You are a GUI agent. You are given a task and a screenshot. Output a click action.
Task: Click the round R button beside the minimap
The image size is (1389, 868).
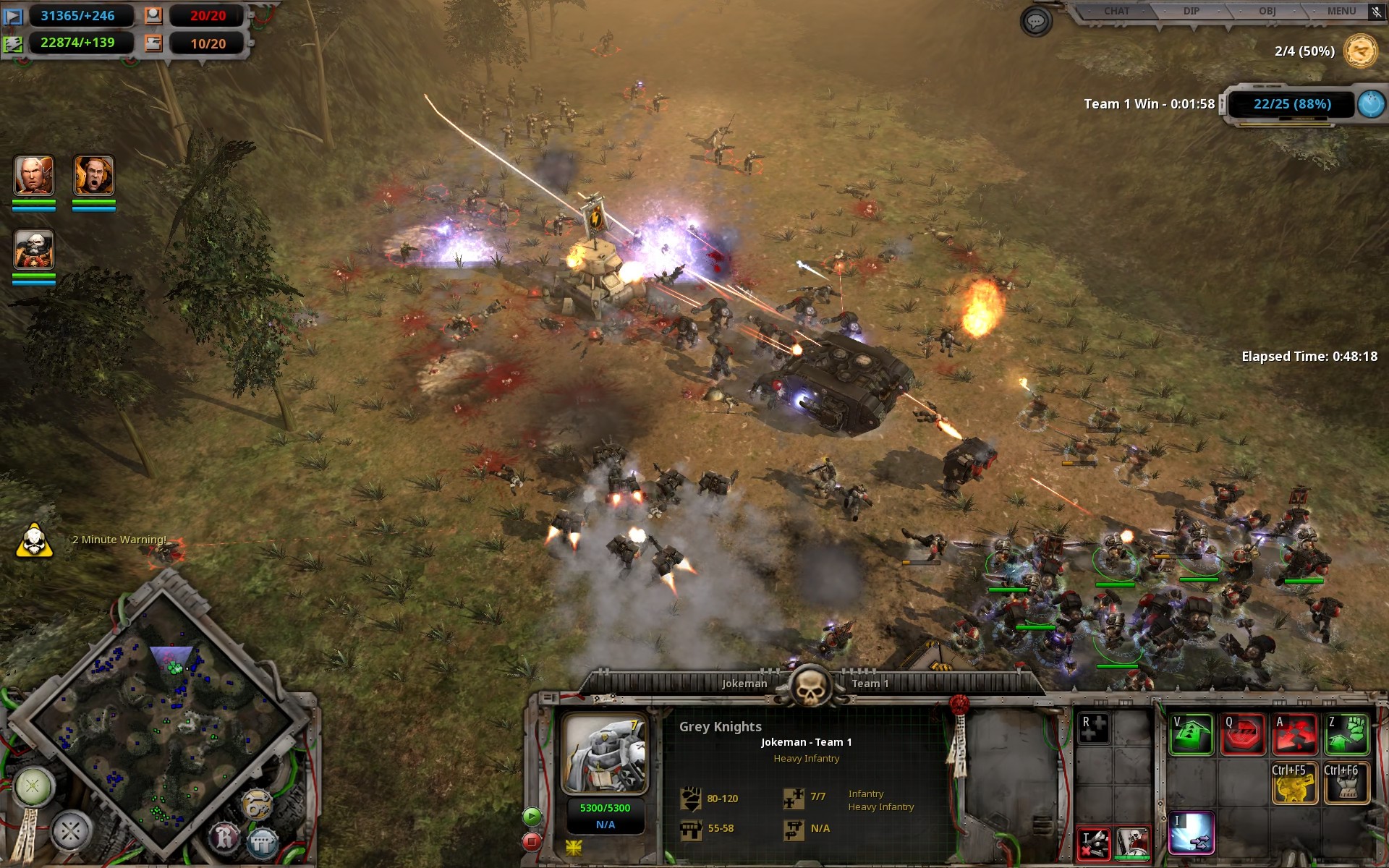click(x=224, y=838)
